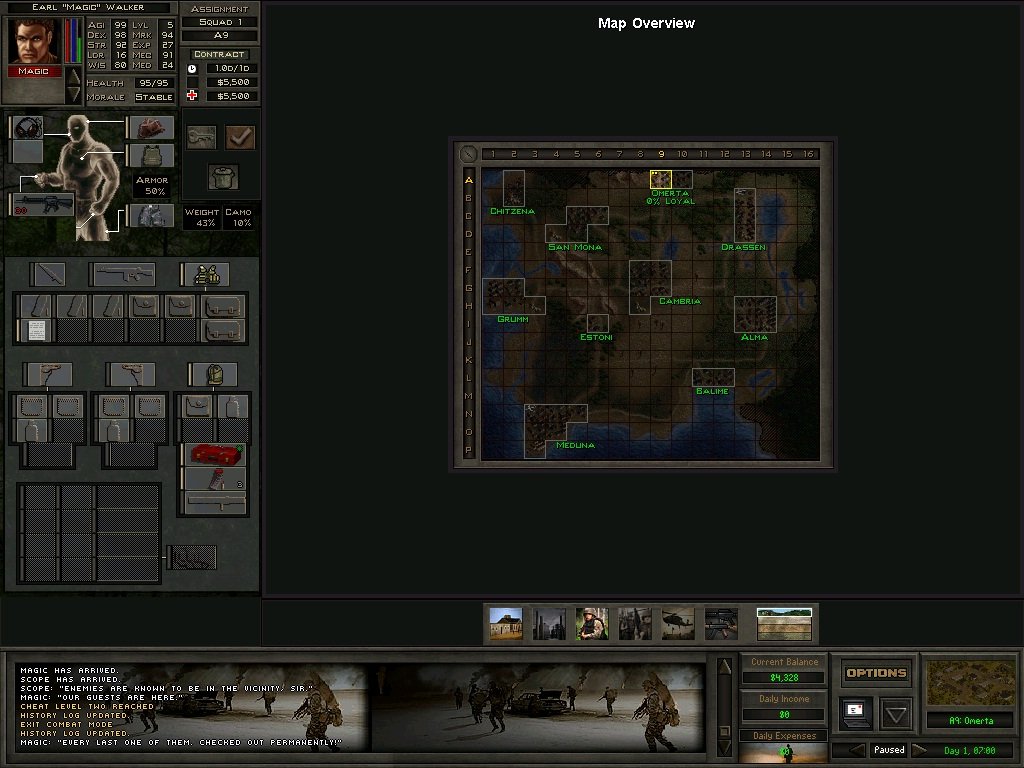Select Magic's mercenary portrait
This screenshot has height=768, width=1024.
pyautogui.click(x=35, y=41)
